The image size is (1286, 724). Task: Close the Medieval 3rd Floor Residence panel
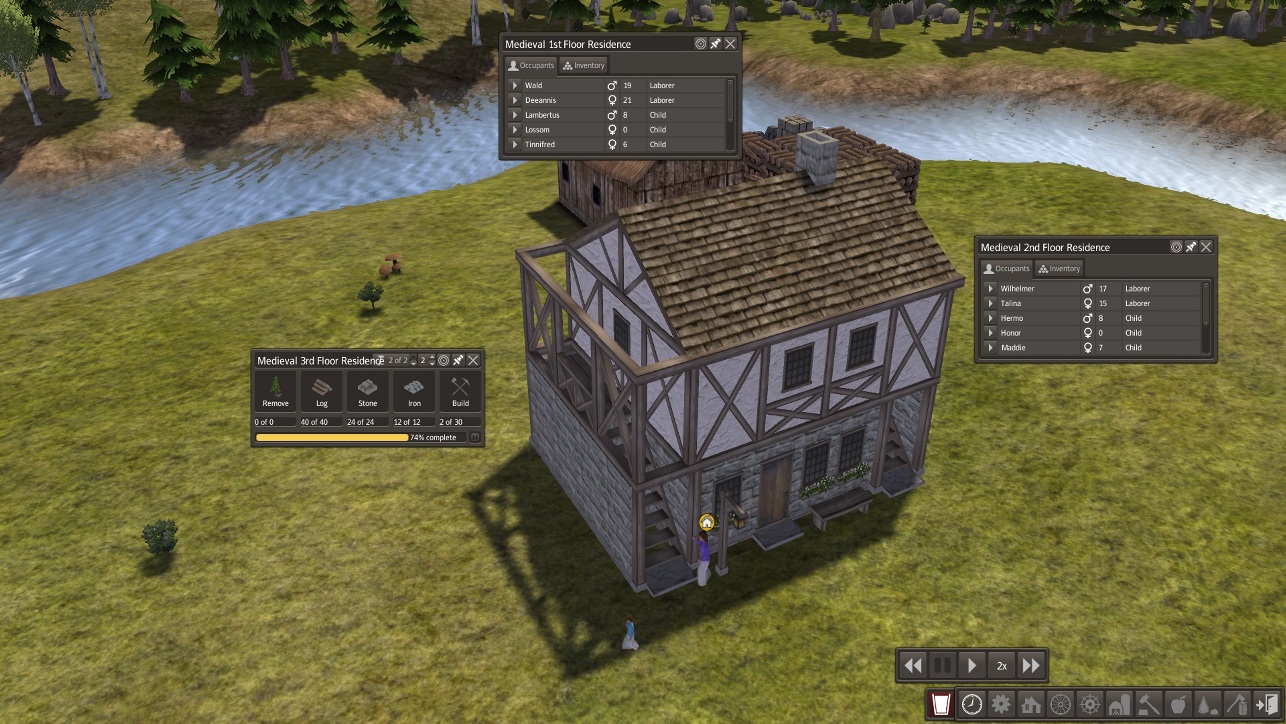[474, 360]
